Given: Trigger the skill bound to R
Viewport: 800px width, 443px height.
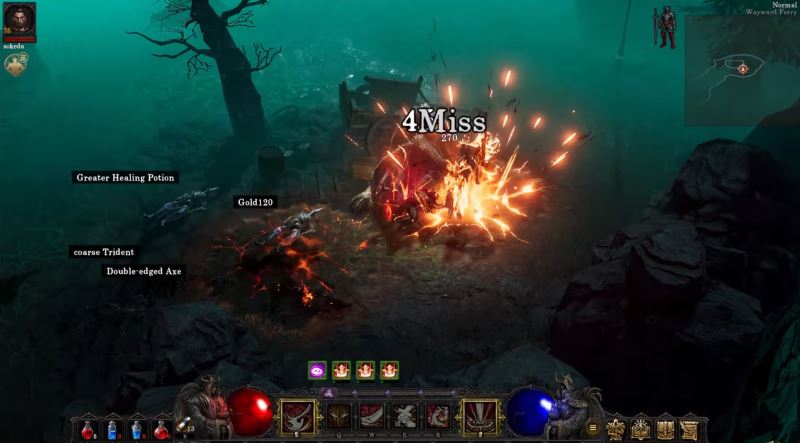Looking at the screenshot, I should [x=437, y=415].
